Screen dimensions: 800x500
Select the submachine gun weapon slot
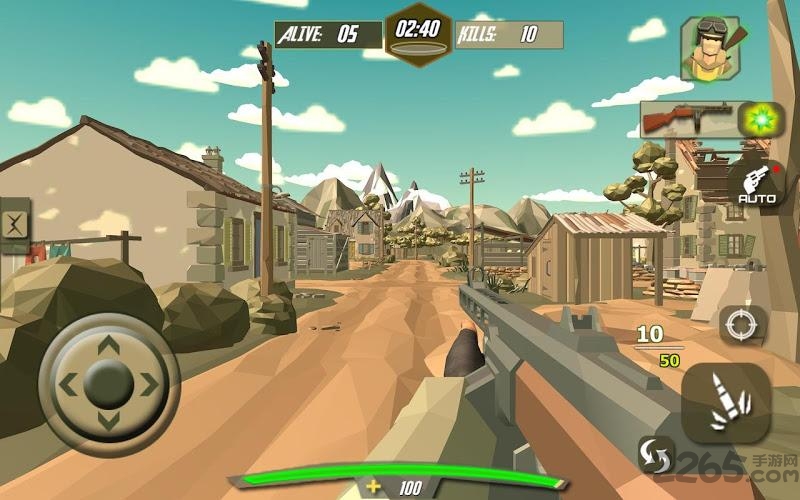tap(687, 120)
